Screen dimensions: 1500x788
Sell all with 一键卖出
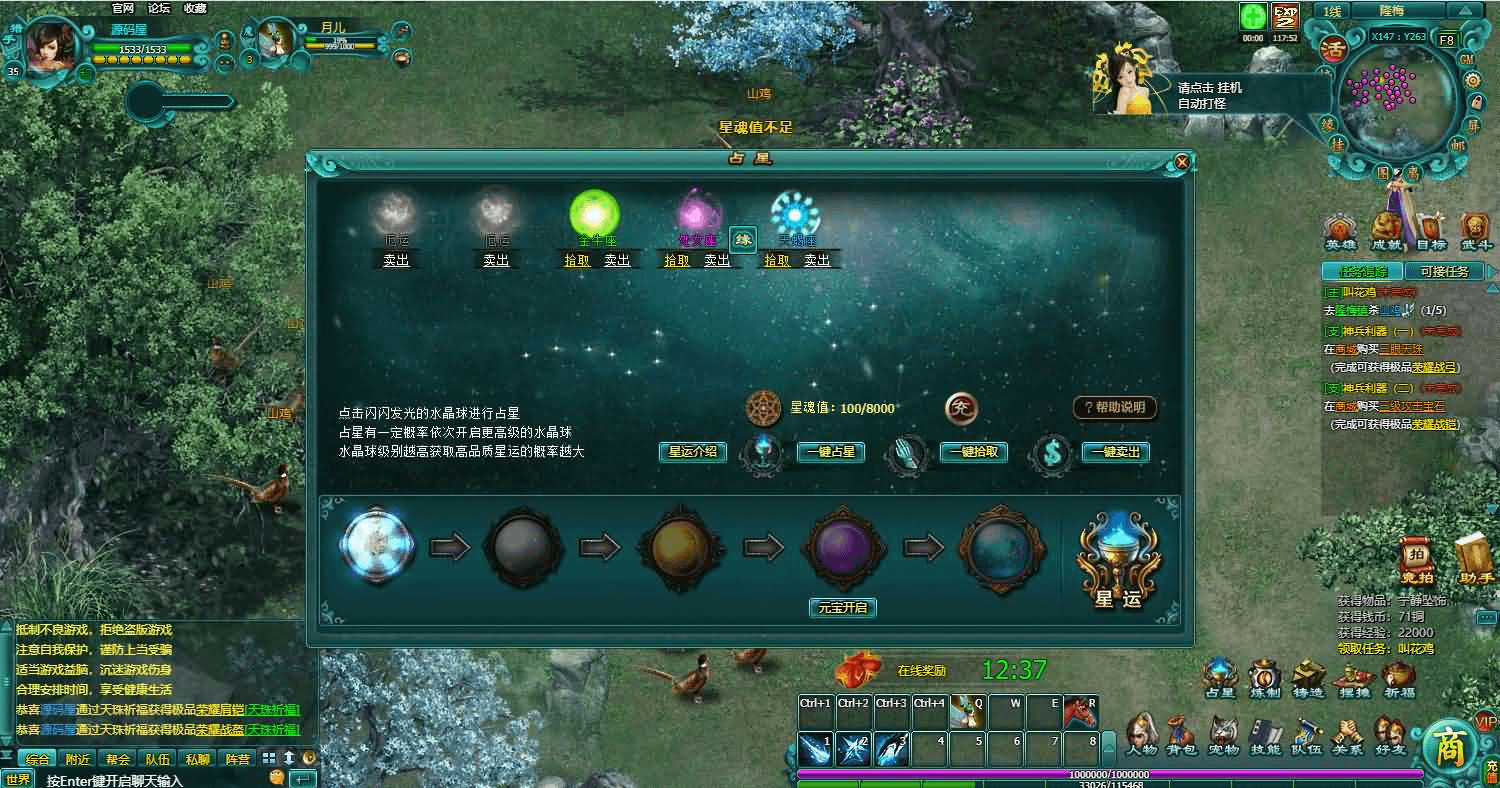click(x=1115, y=452)
